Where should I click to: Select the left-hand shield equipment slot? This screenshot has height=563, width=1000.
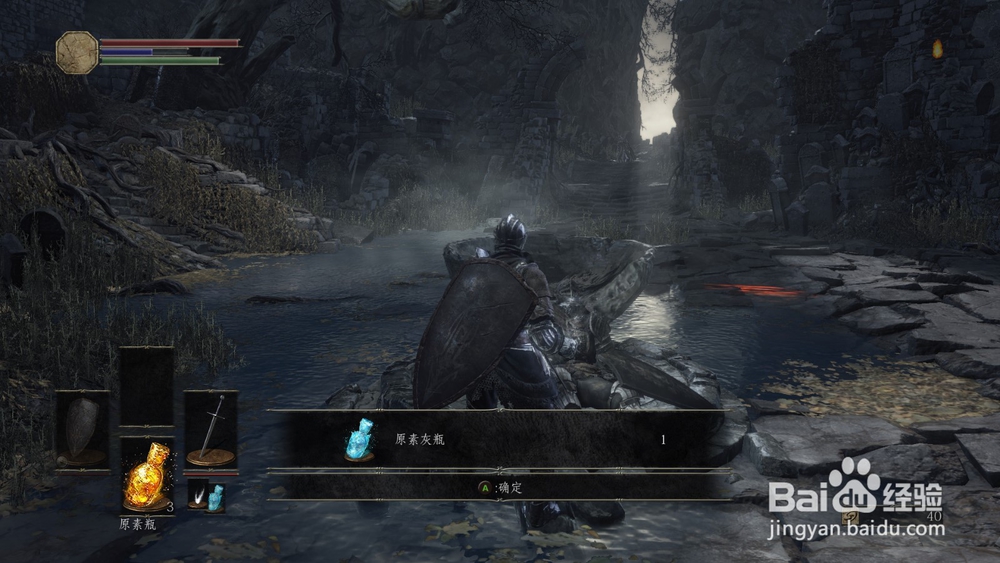[82, 430]
